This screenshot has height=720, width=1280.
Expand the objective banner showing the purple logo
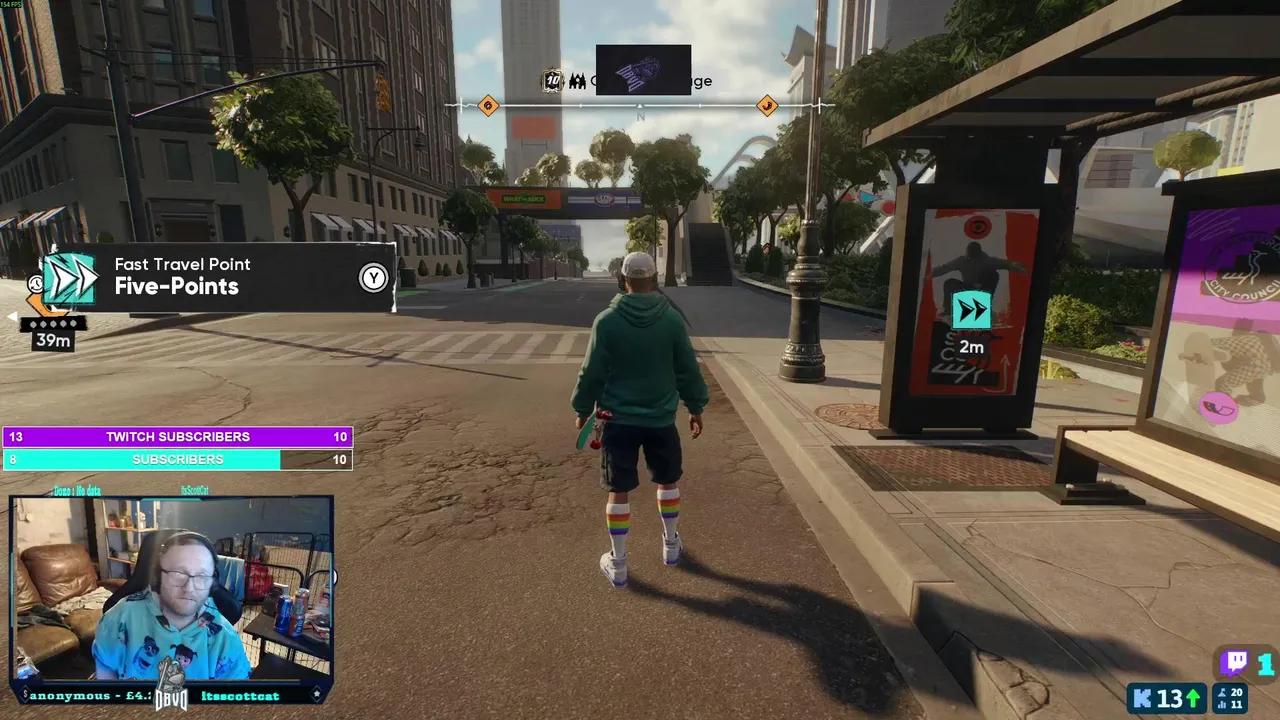pos(643,69)
